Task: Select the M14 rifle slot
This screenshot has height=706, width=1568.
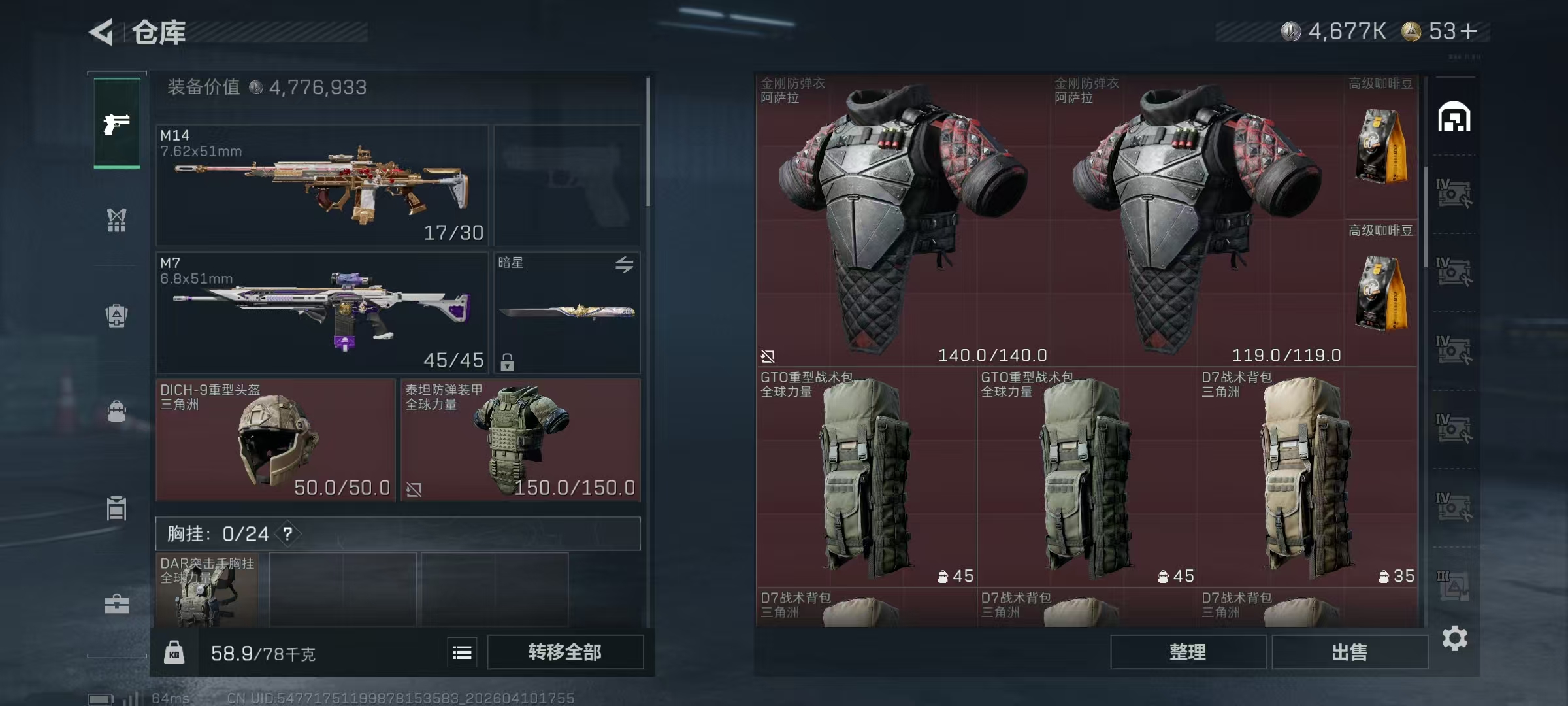Action: tap(322, 186)
